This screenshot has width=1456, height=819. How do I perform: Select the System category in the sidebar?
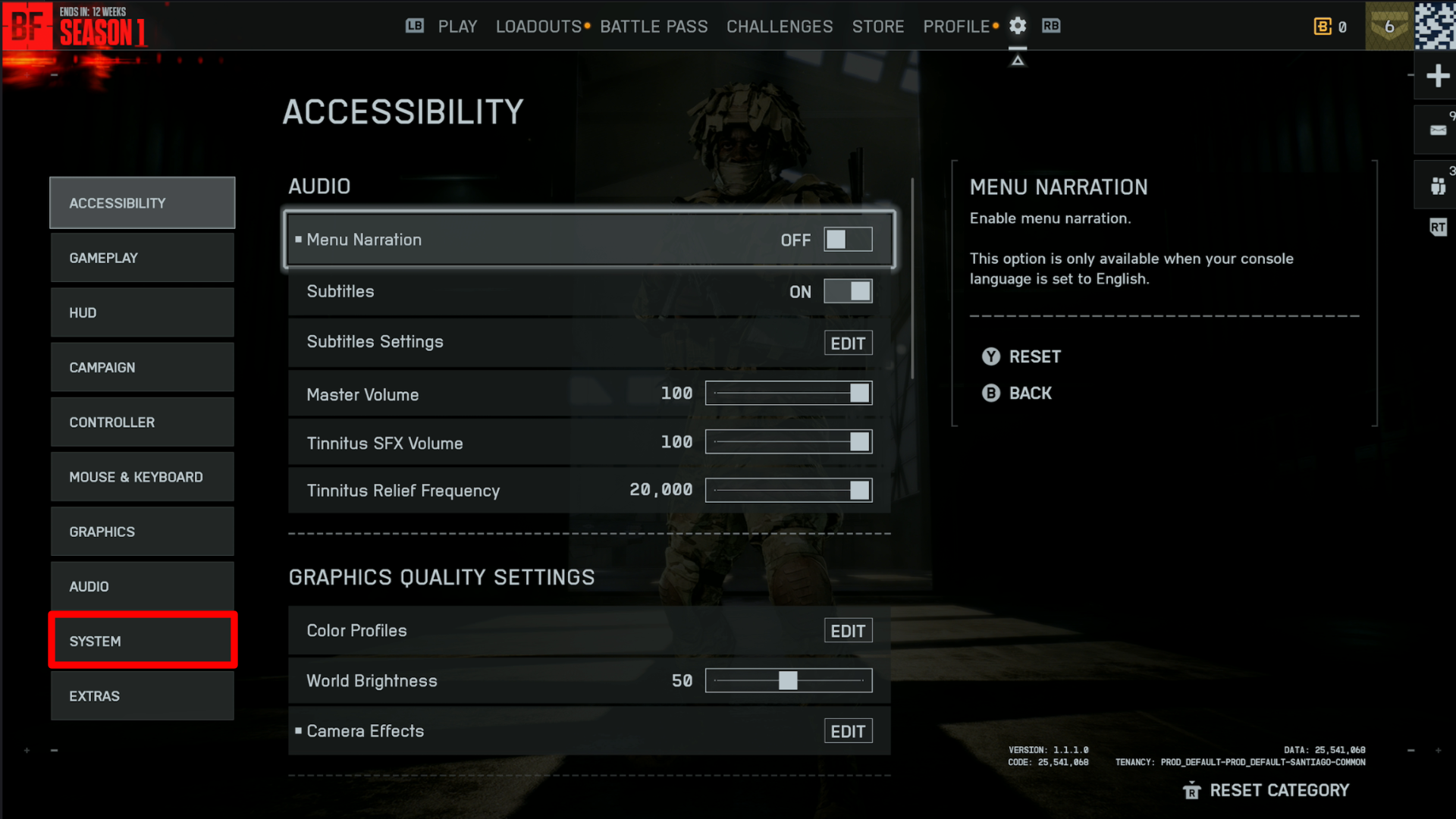point(143,640)
